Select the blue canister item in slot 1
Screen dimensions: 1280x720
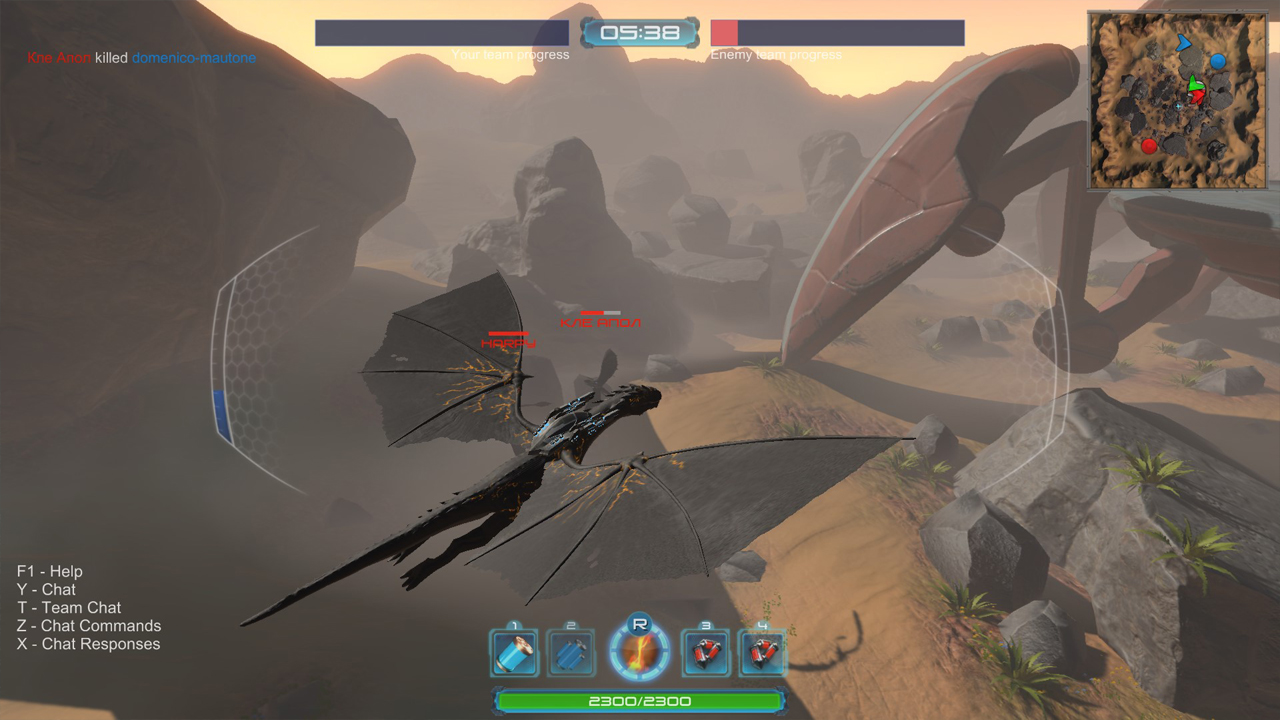(513, 651)
